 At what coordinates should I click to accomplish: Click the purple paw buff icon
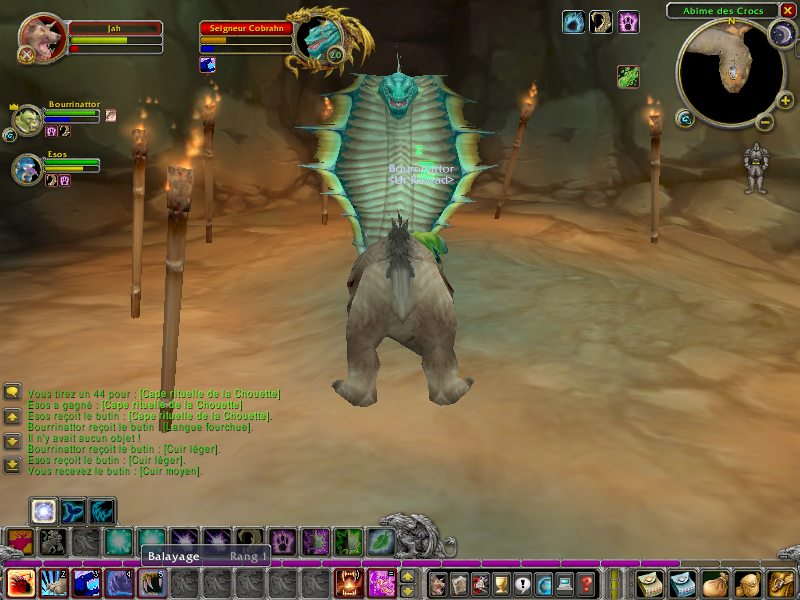[x=628, y=23]
